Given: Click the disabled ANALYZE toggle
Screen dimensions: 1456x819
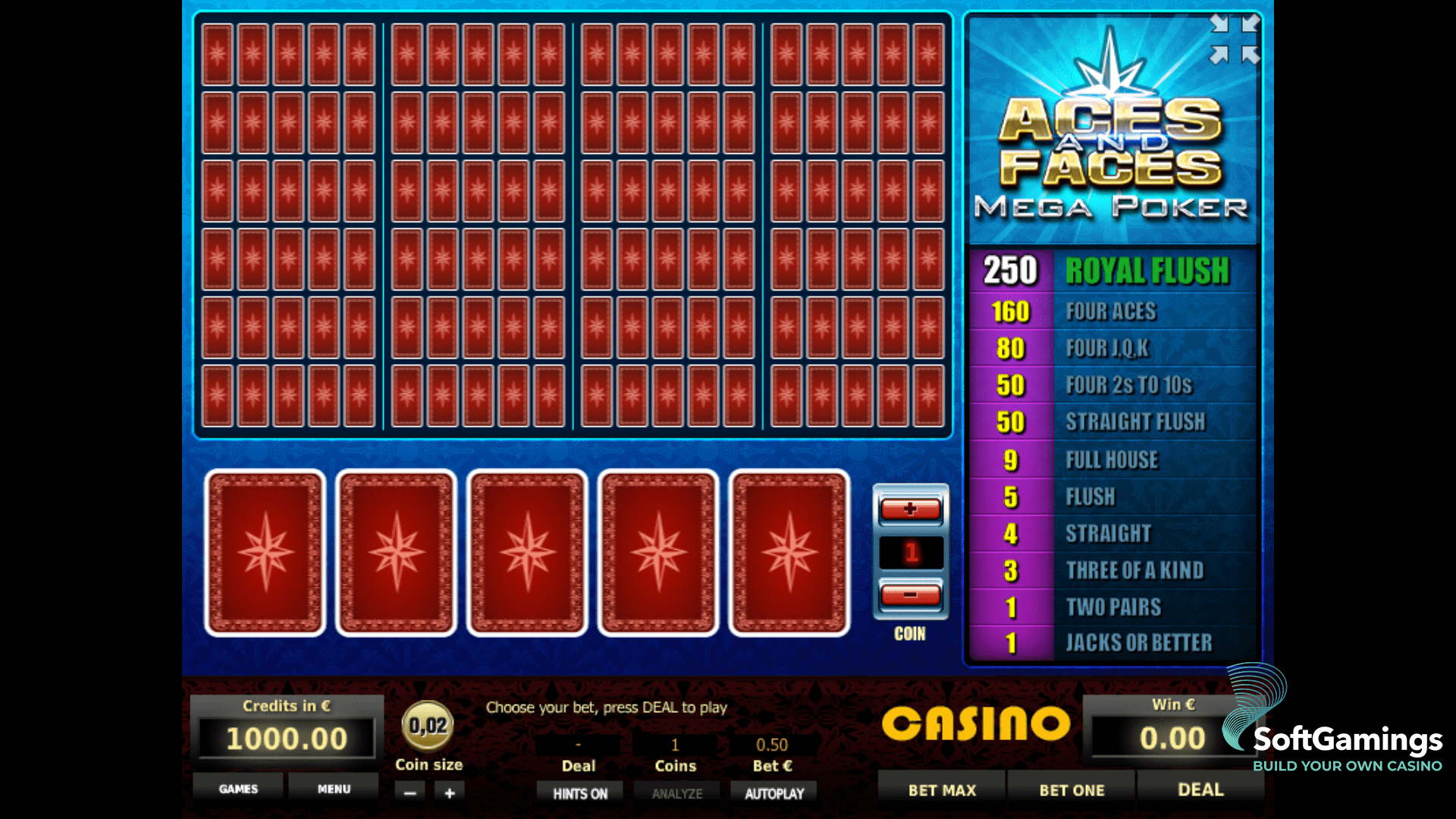Looking at the screenshot, I should point(676,792).
